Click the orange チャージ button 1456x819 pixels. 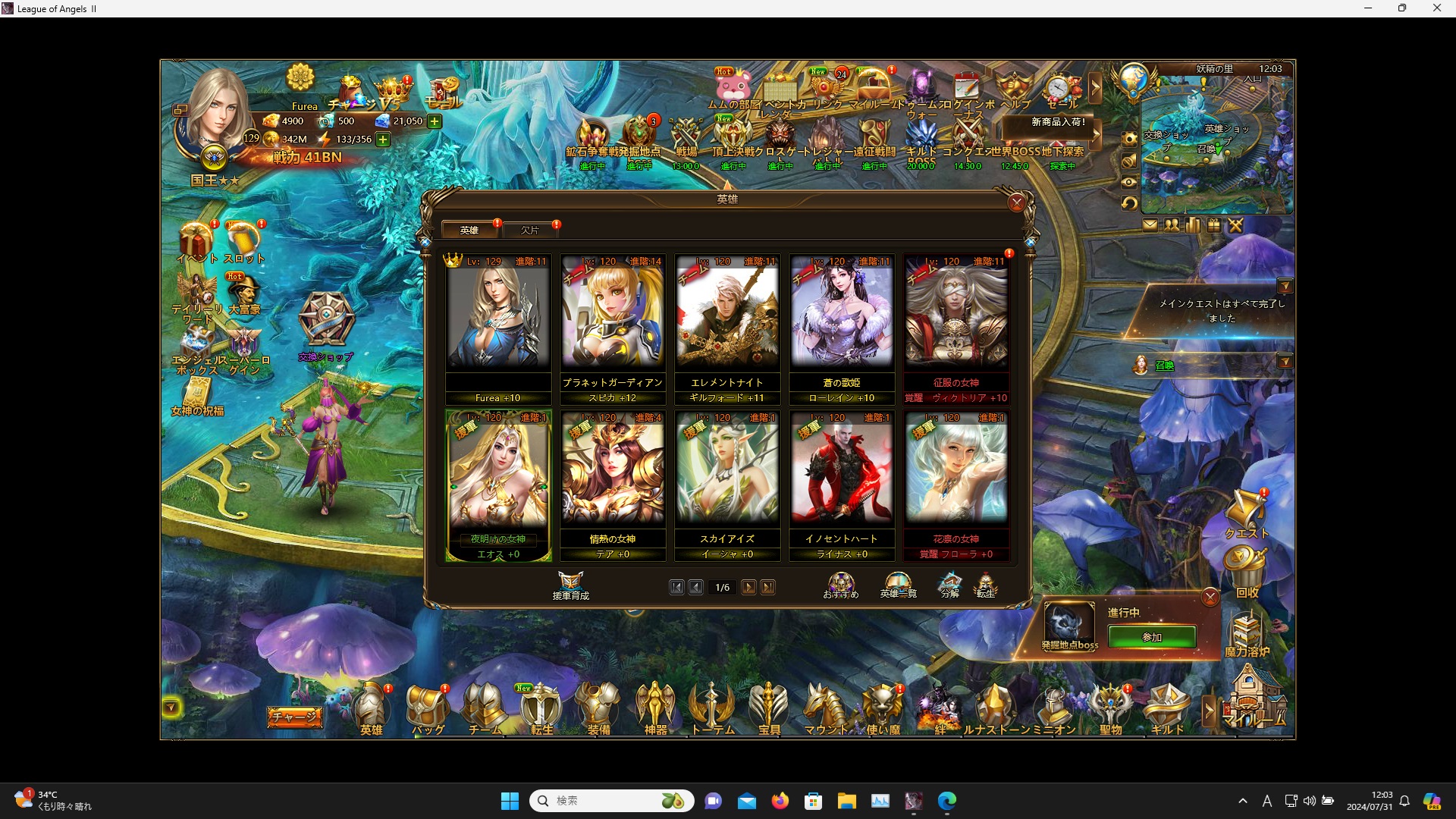tap(294, 717)
